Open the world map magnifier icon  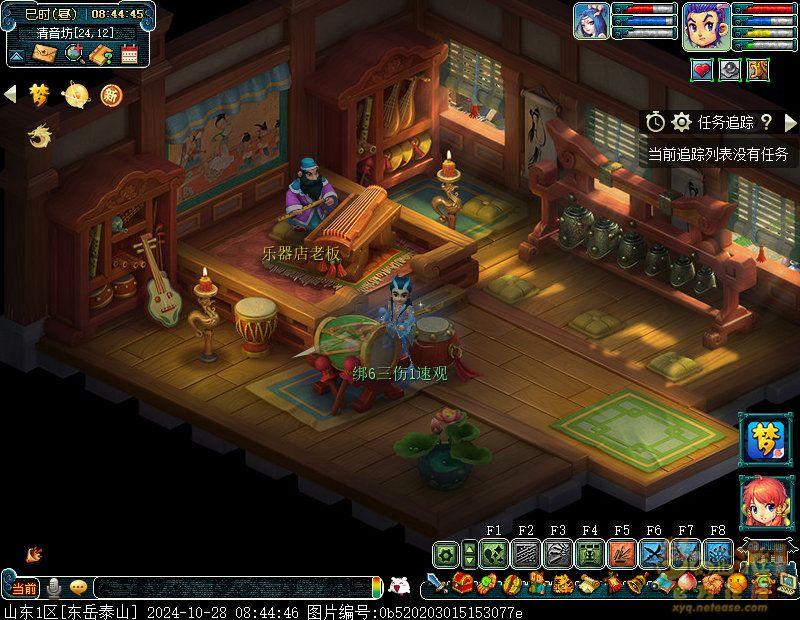(x=74, y=54)
